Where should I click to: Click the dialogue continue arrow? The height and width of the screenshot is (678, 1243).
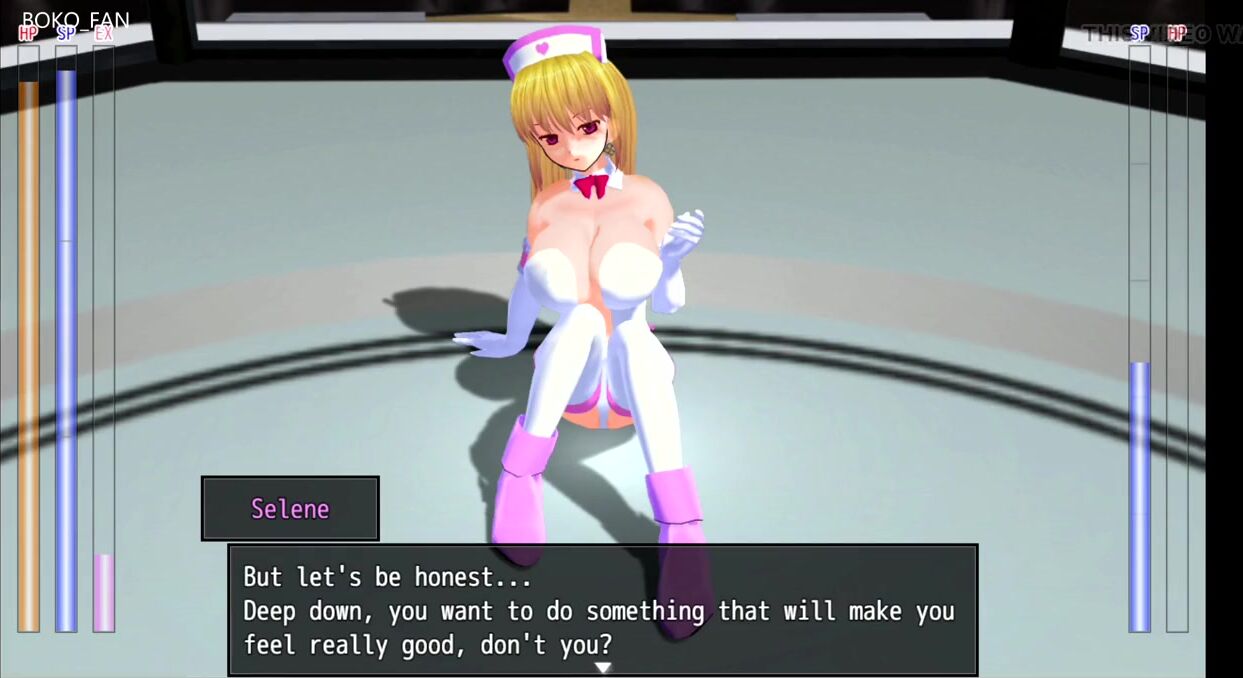pos(602,667)
